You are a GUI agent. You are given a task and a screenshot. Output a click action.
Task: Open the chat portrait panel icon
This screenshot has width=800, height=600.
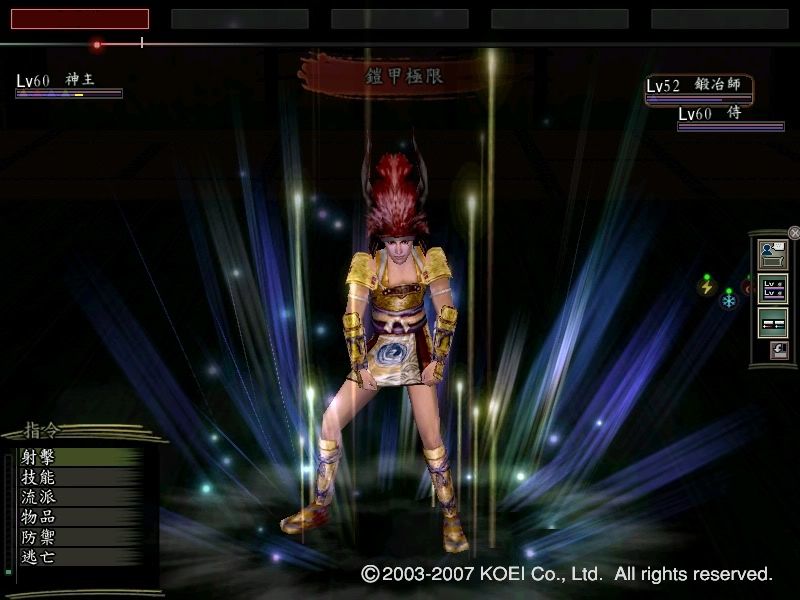tap(773, 254)
